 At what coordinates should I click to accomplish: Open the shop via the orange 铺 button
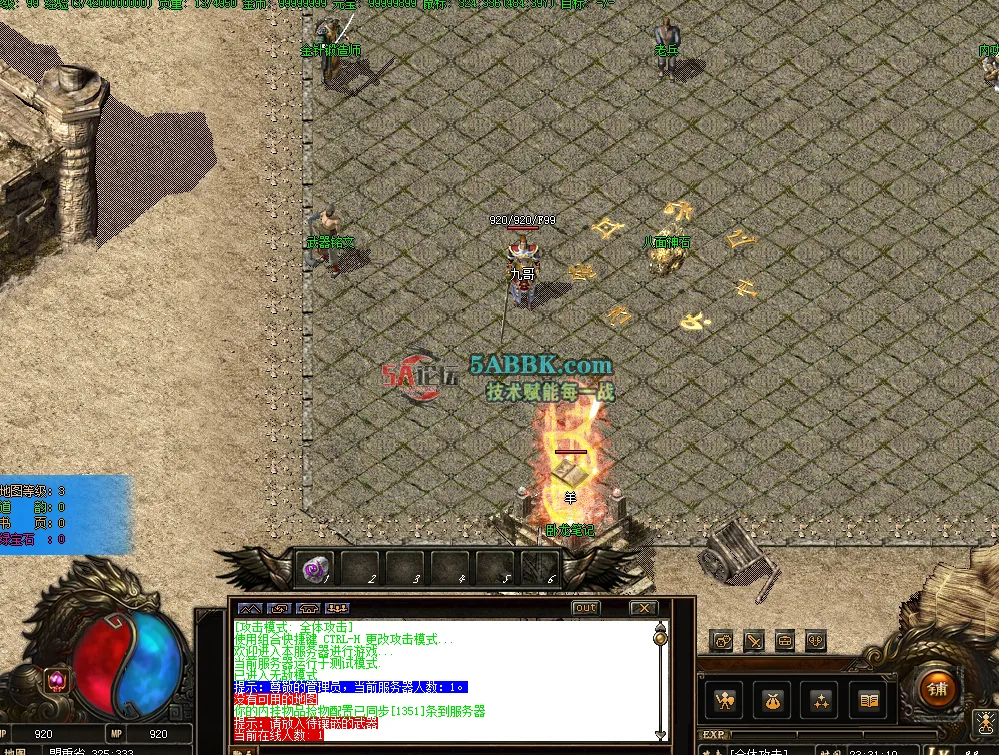tap(936, 689)
